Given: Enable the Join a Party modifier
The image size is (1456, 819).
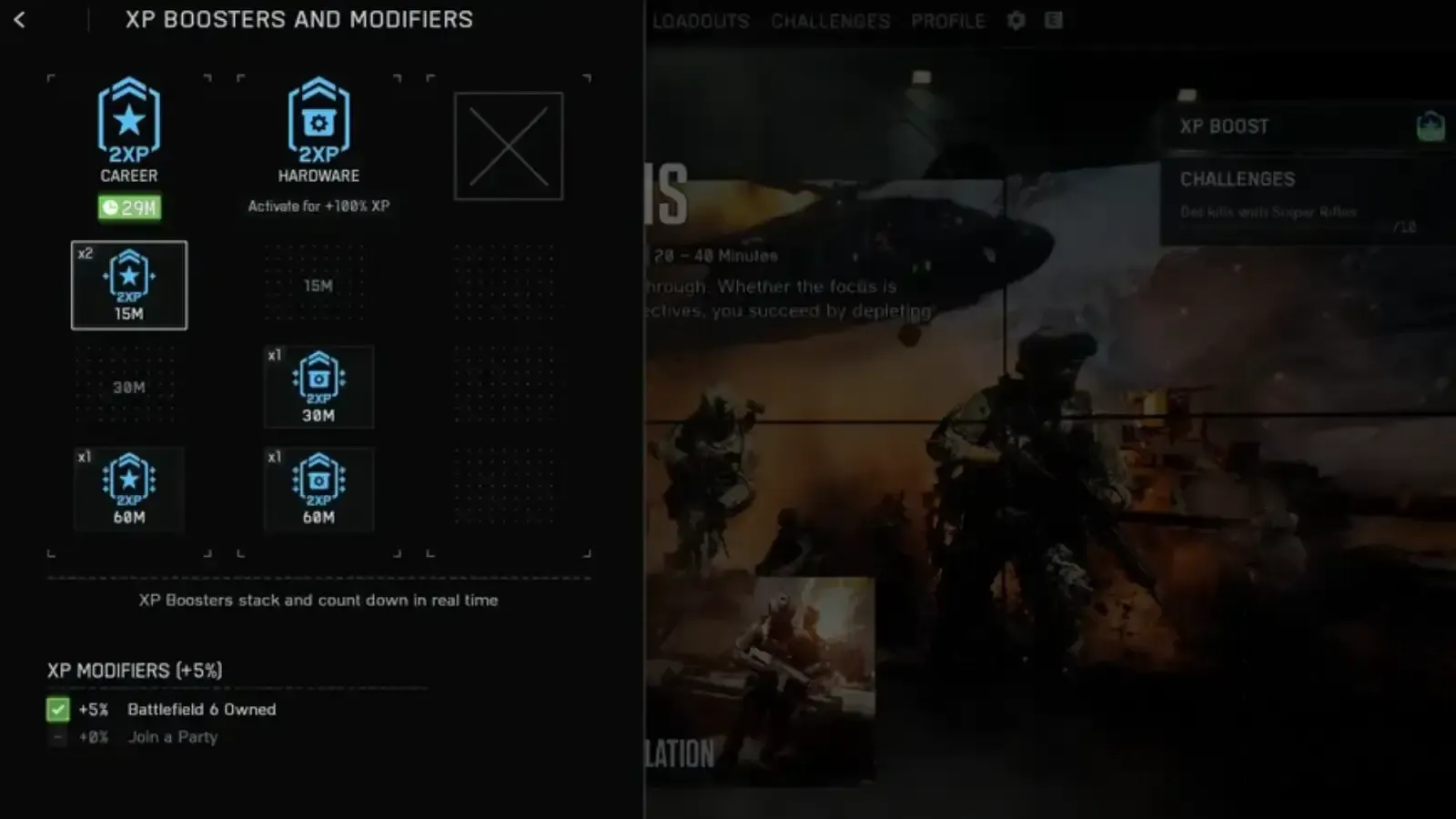Looking at the screenshot, I should click(58, 737).
